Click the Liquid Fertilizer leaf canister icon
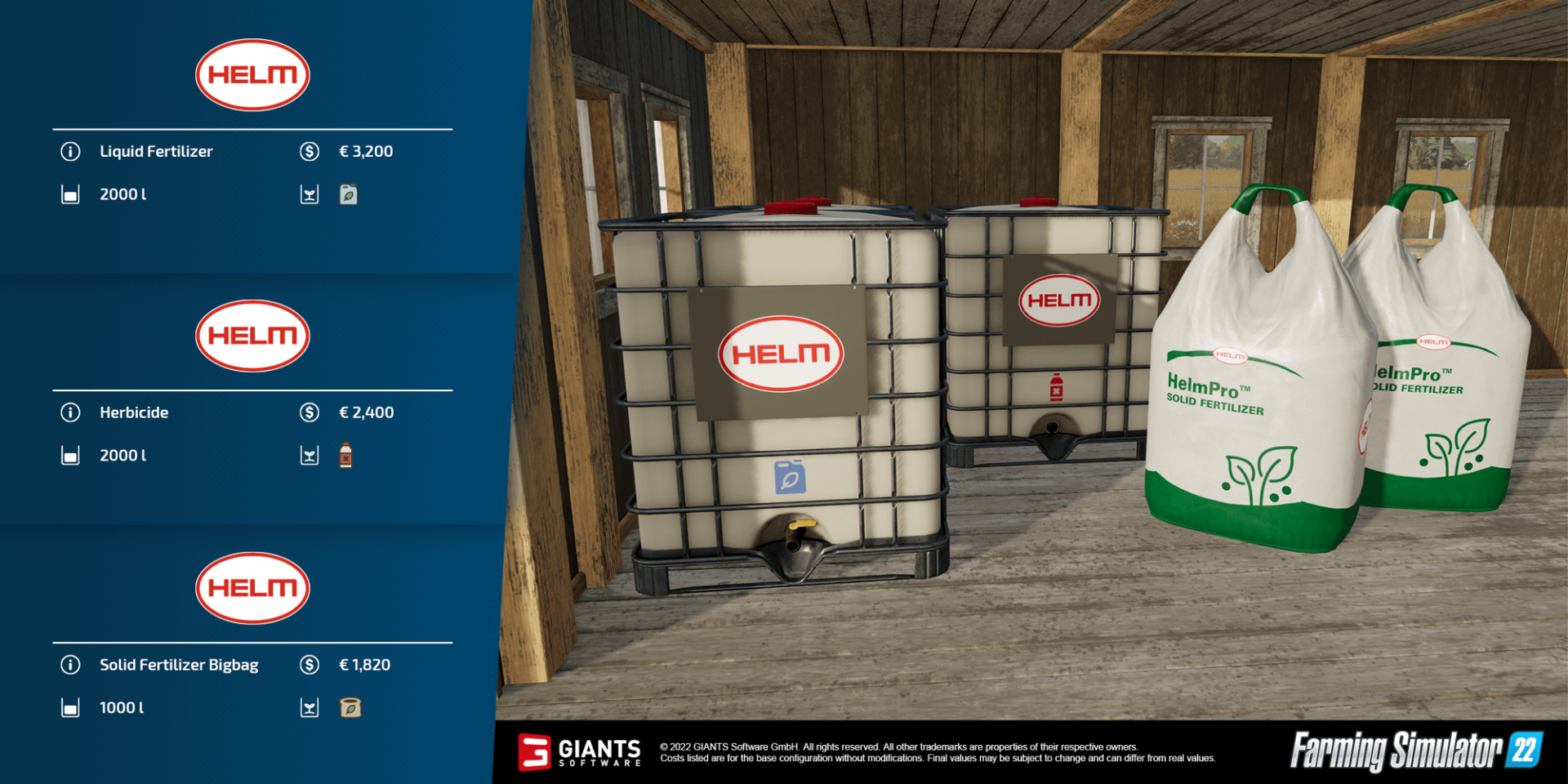The image size is (1568, 784). click(349, 194)
